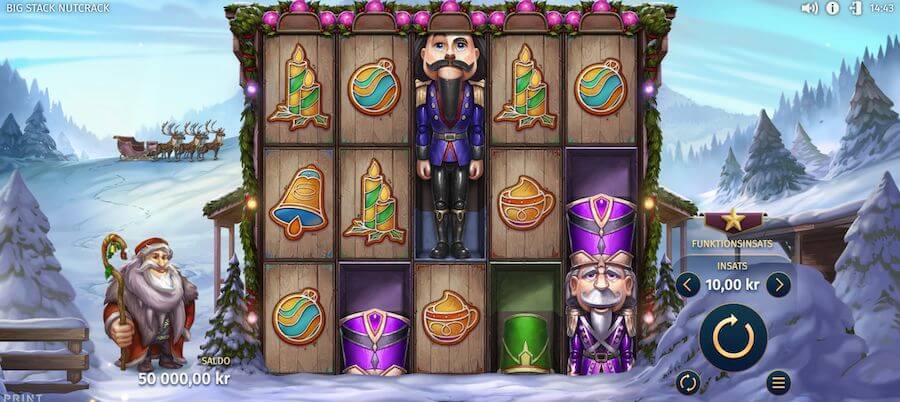Spin the reels with the large circular button

732,337
